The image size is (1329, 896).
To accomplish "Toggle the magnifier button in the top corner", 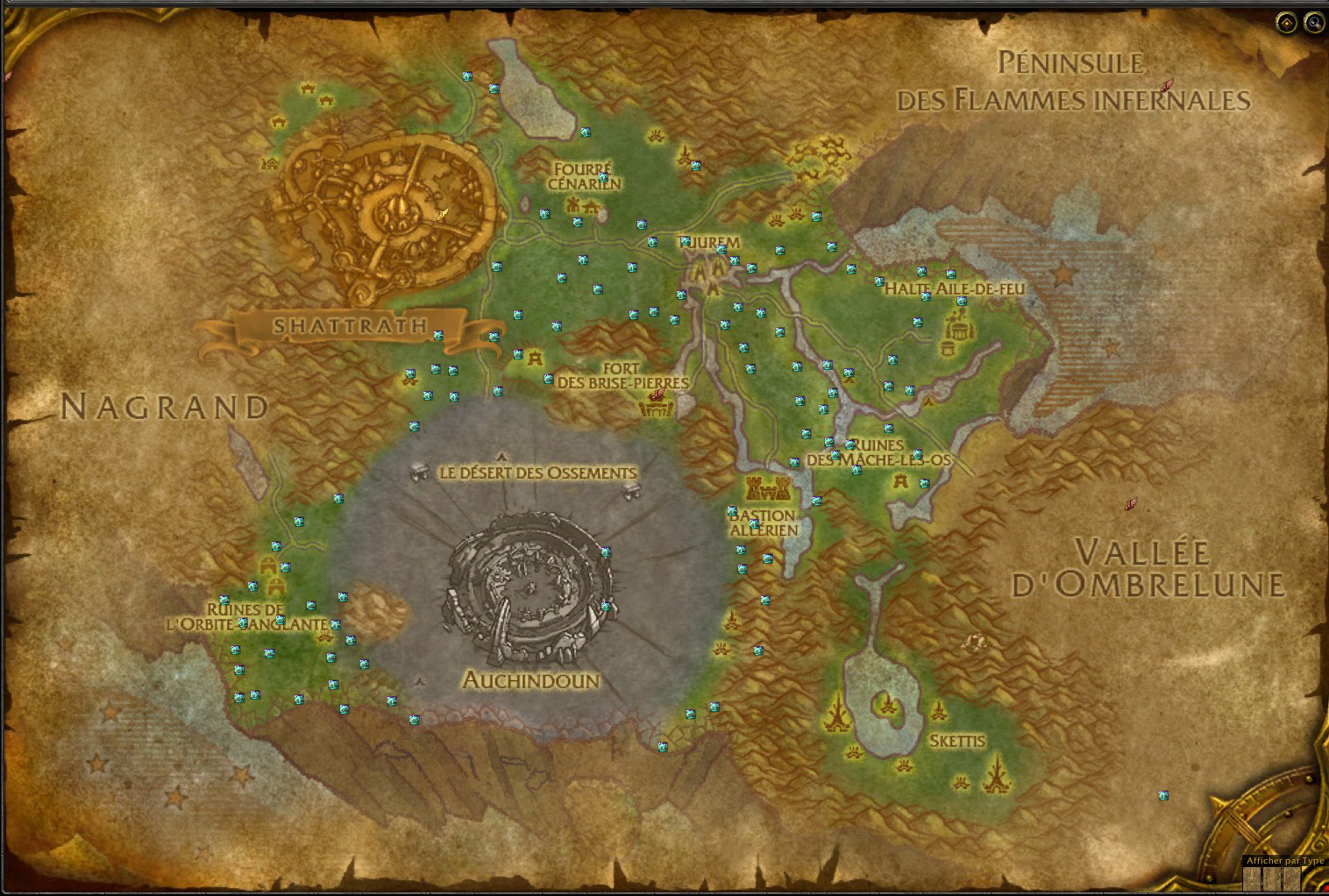I will (1312, 24).
